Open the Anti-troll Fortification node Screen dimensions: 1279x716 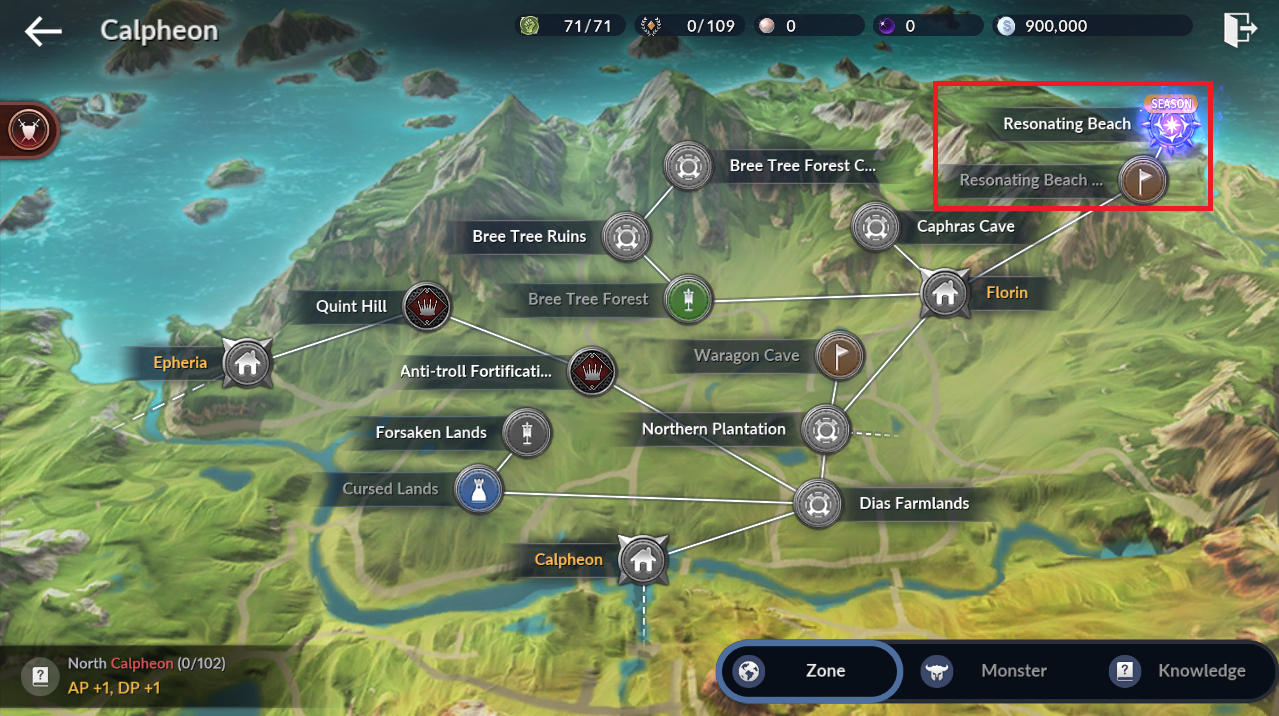click(591, 371)
